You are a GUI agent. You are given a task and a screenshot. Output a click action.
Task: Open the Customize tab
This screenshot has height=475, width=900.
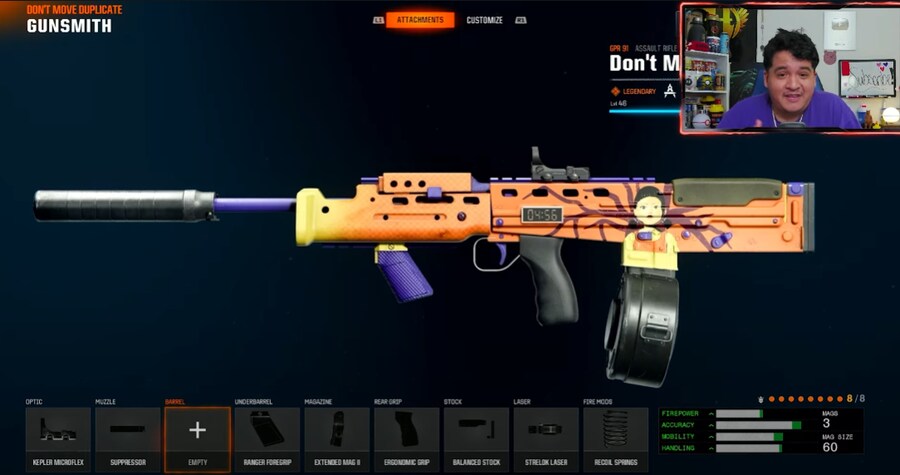click(484, 20)
